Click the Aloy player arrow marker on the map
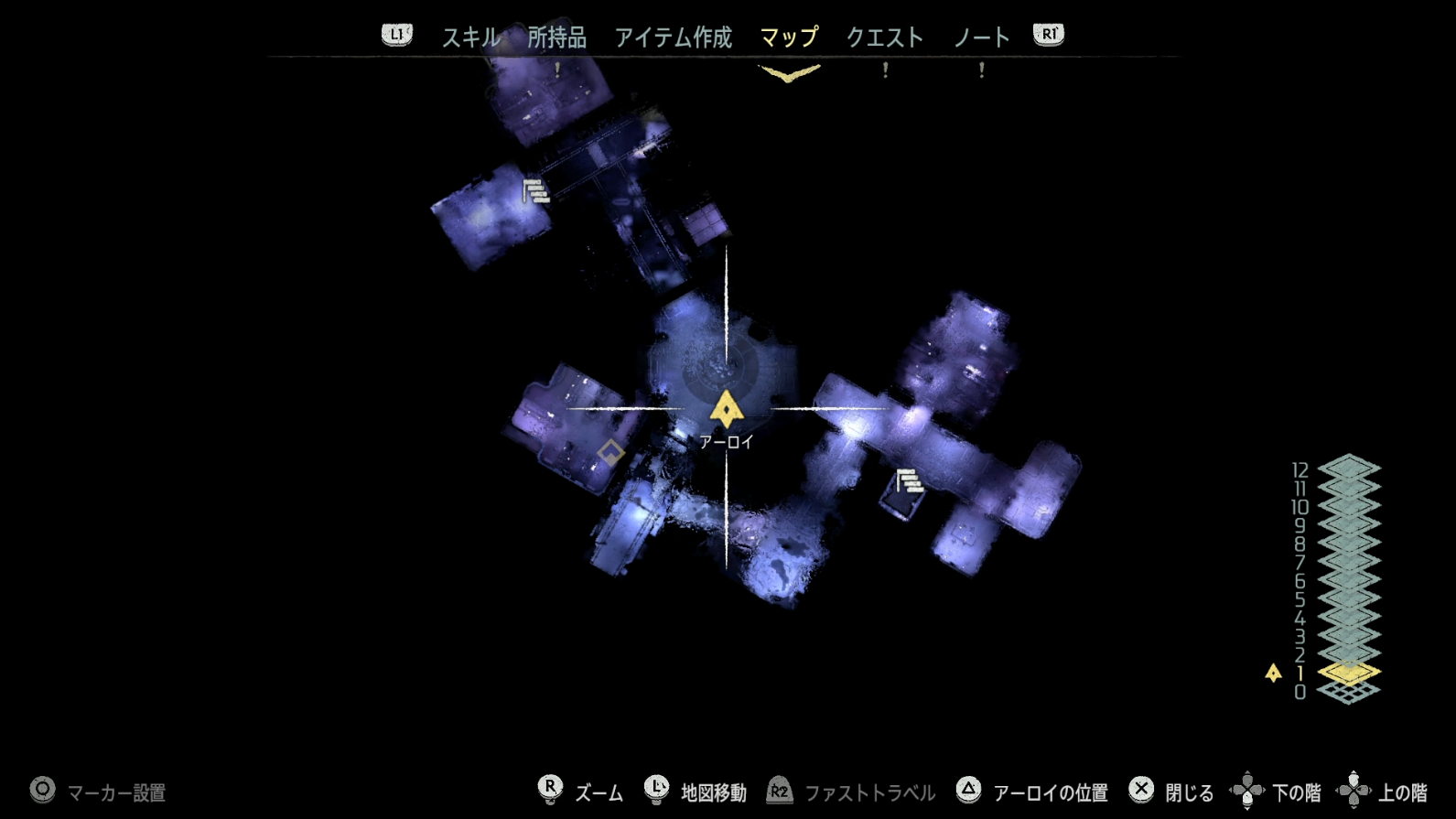 (726, 409)
